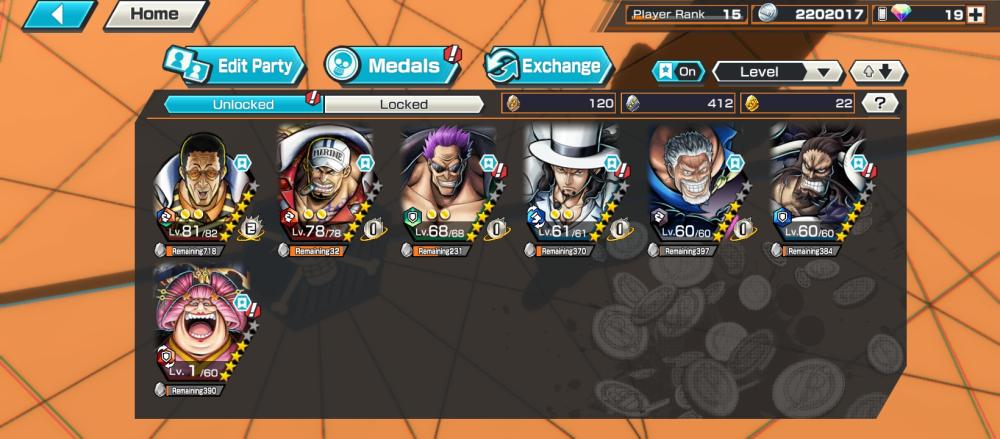
Task: Open the Medals menu
Action: click(392, 67)
